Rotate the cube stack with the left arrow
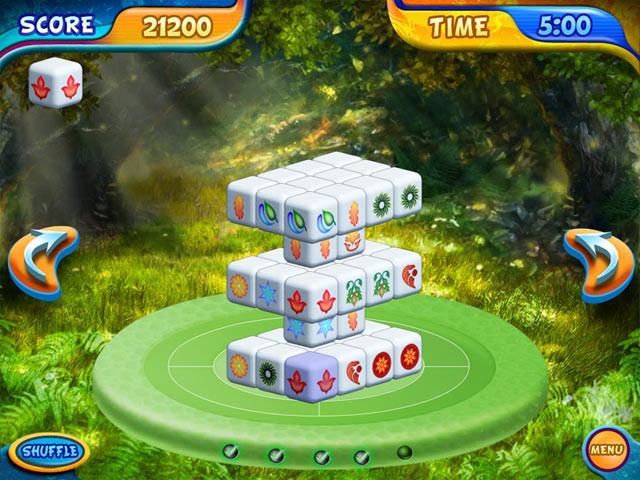The width and height of the screenshot is (640, 480). click(x=42, y=262)
